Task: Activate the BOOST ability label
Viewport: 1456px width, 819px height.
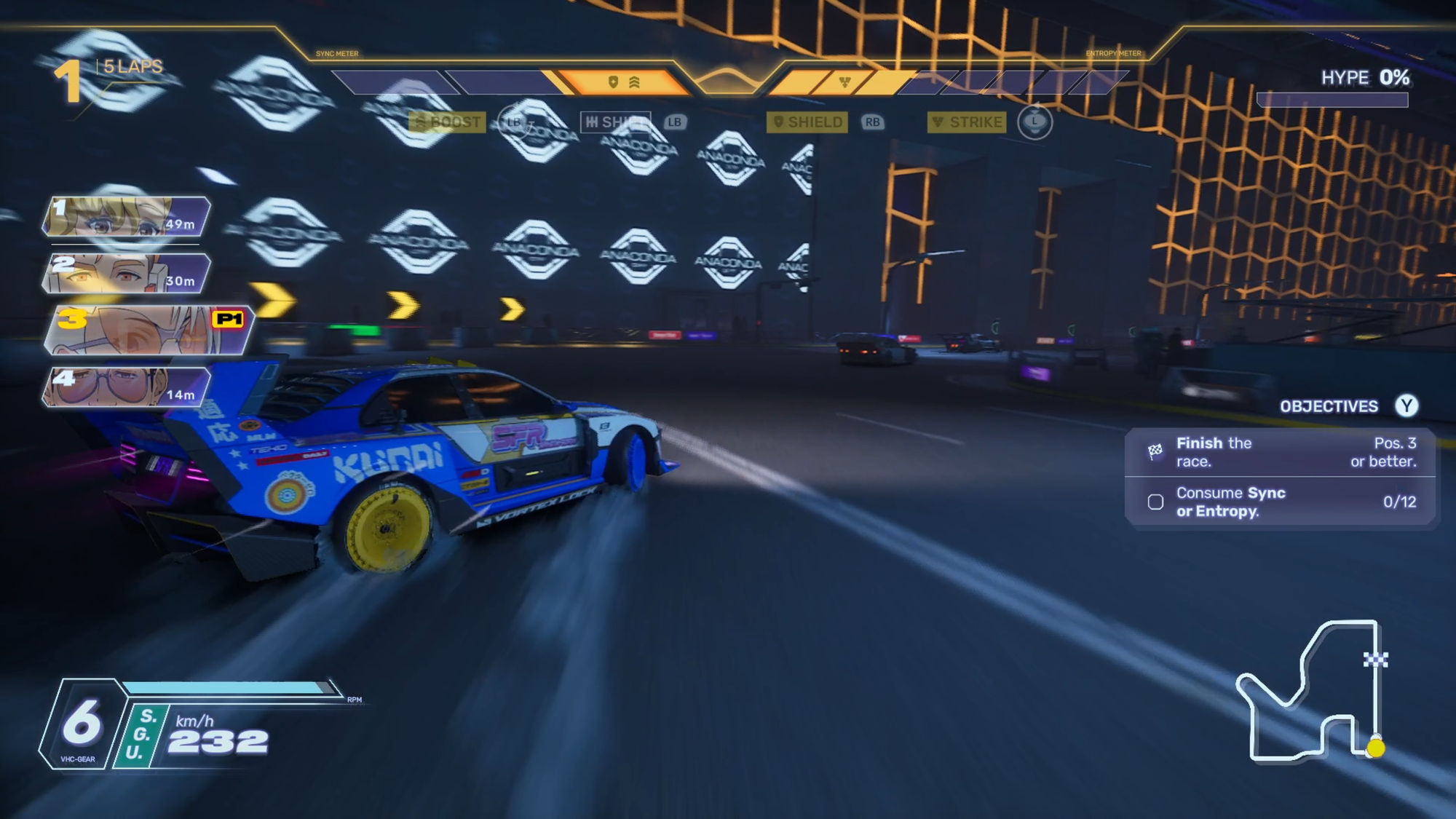Action: (x=447, y=122)
